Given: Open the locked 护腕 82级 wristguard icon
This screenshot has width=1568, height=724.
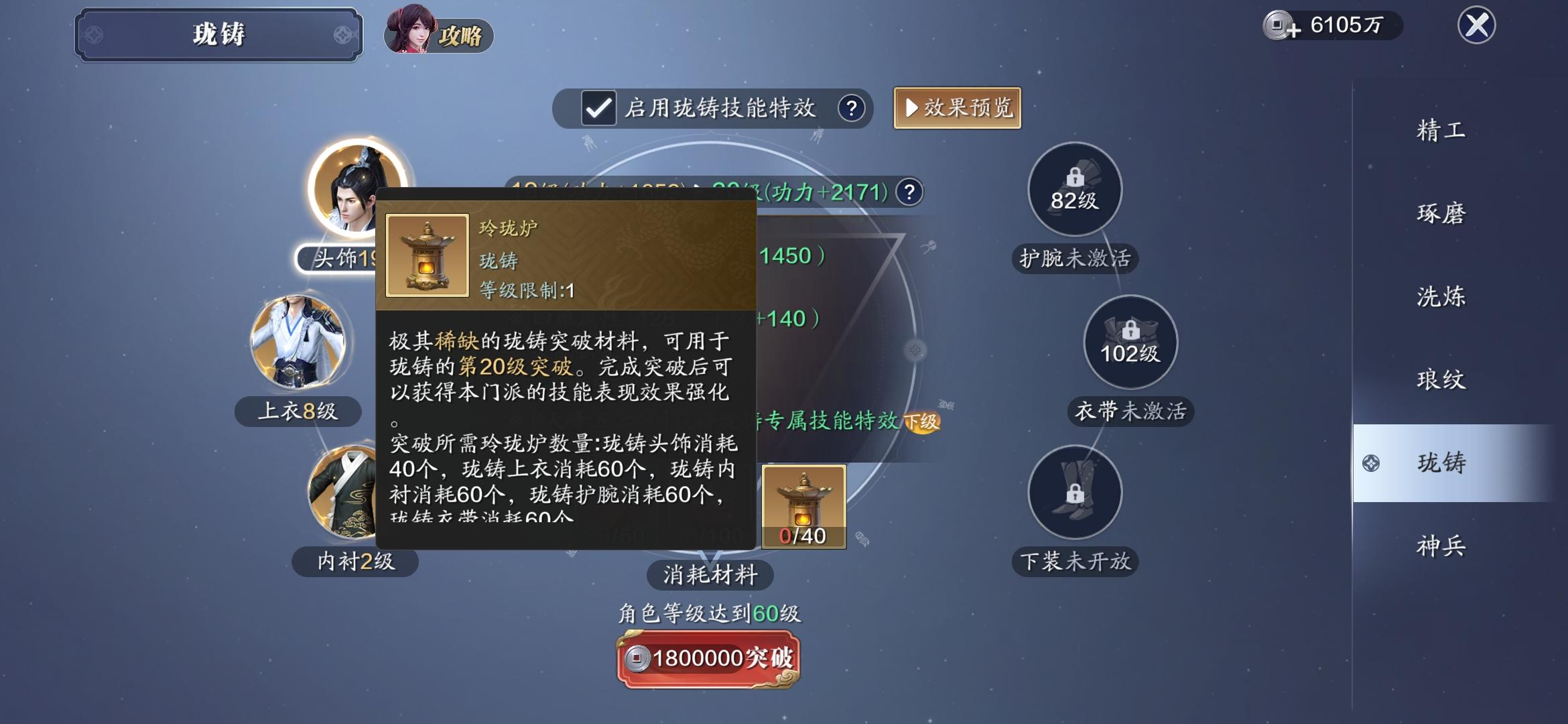Looking at the screenshot, I should (x=1075, y=191).
